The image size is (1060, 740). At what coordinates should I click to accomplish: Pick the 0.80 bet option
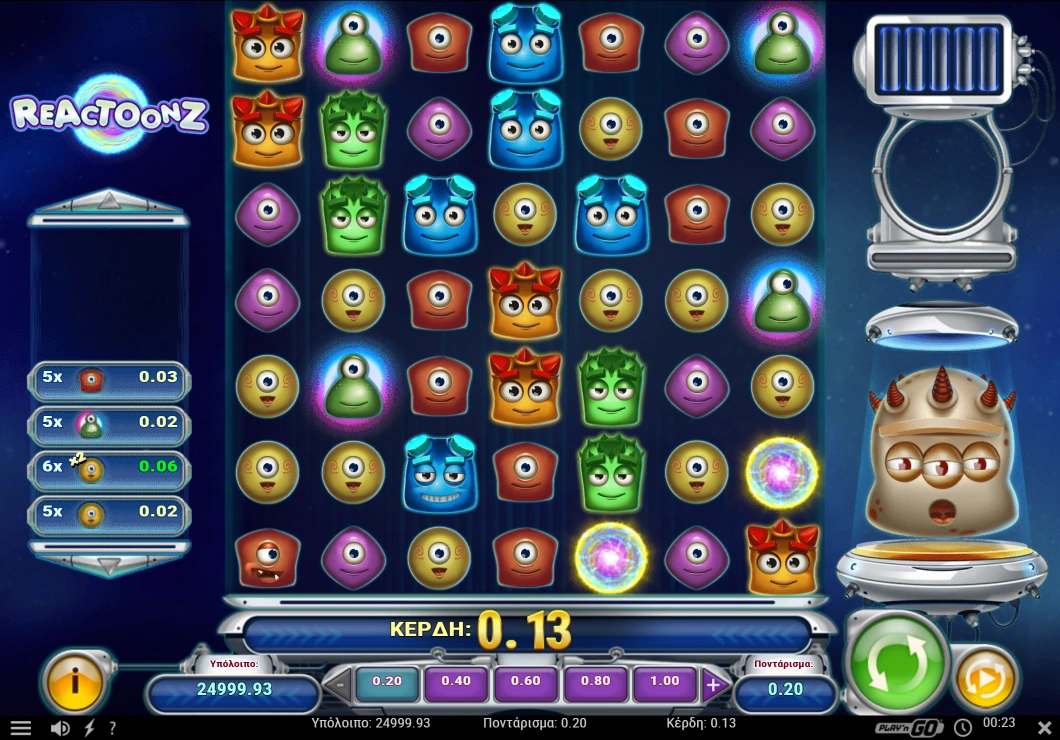(595, 682)
